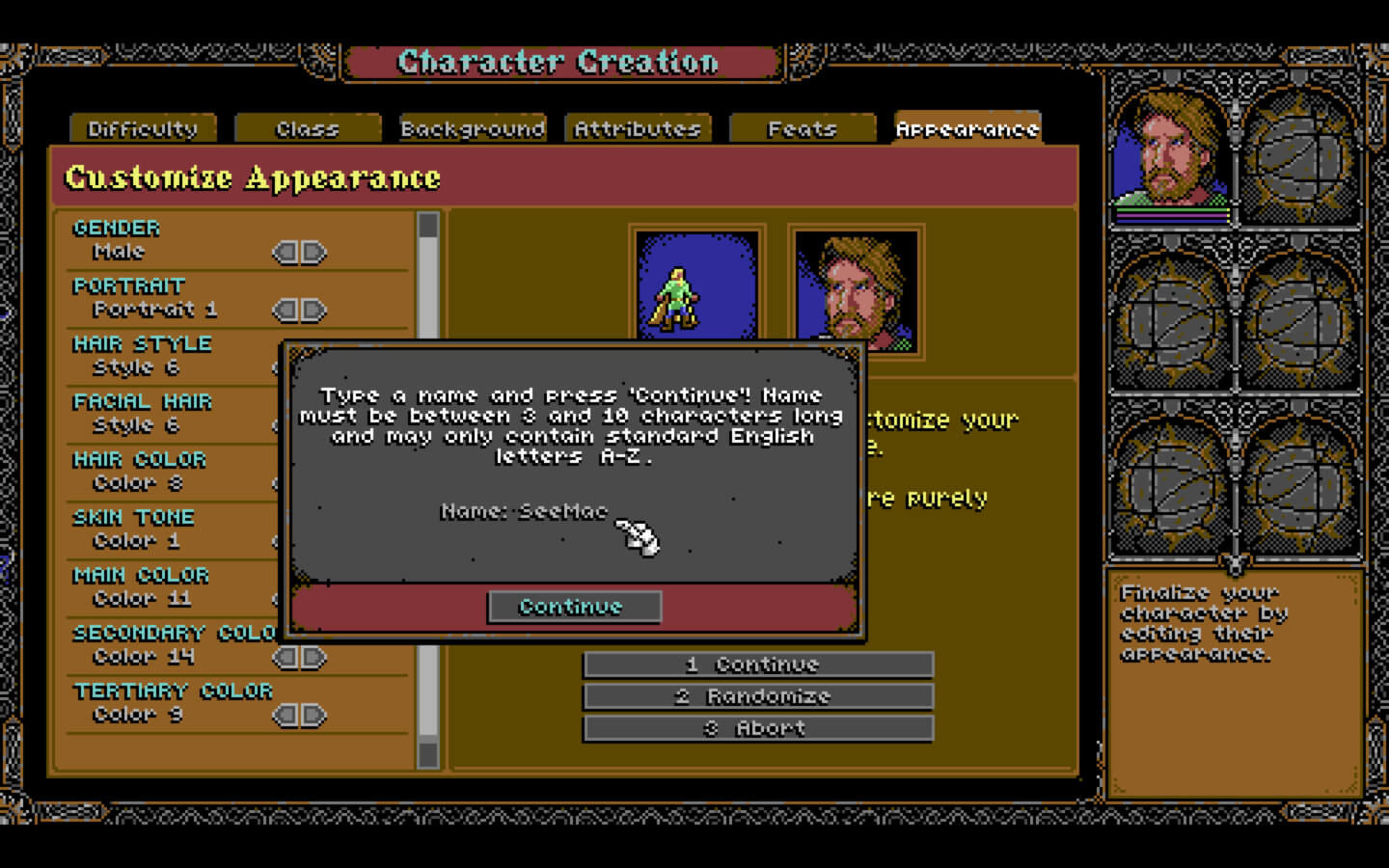Select the Attributes tab

[638, 129]
